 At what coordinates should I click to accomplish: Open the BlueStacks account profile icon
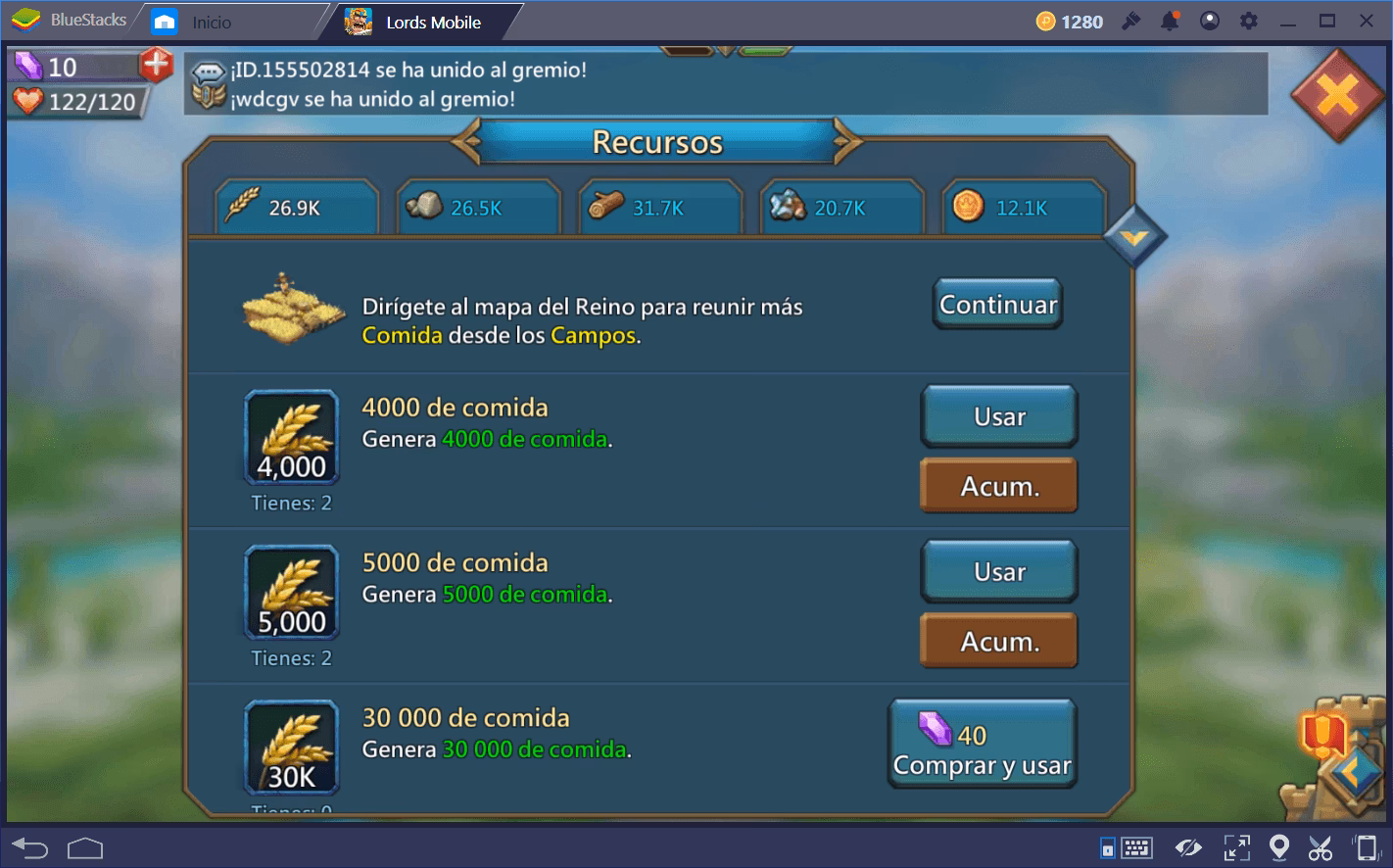[x=1208, y=21]
